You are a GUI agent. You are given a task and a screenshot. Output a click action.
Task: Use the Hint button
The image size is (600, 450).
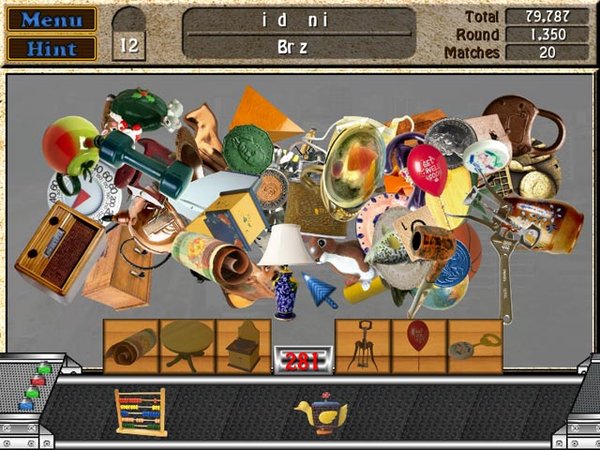(x=52, y=47)
